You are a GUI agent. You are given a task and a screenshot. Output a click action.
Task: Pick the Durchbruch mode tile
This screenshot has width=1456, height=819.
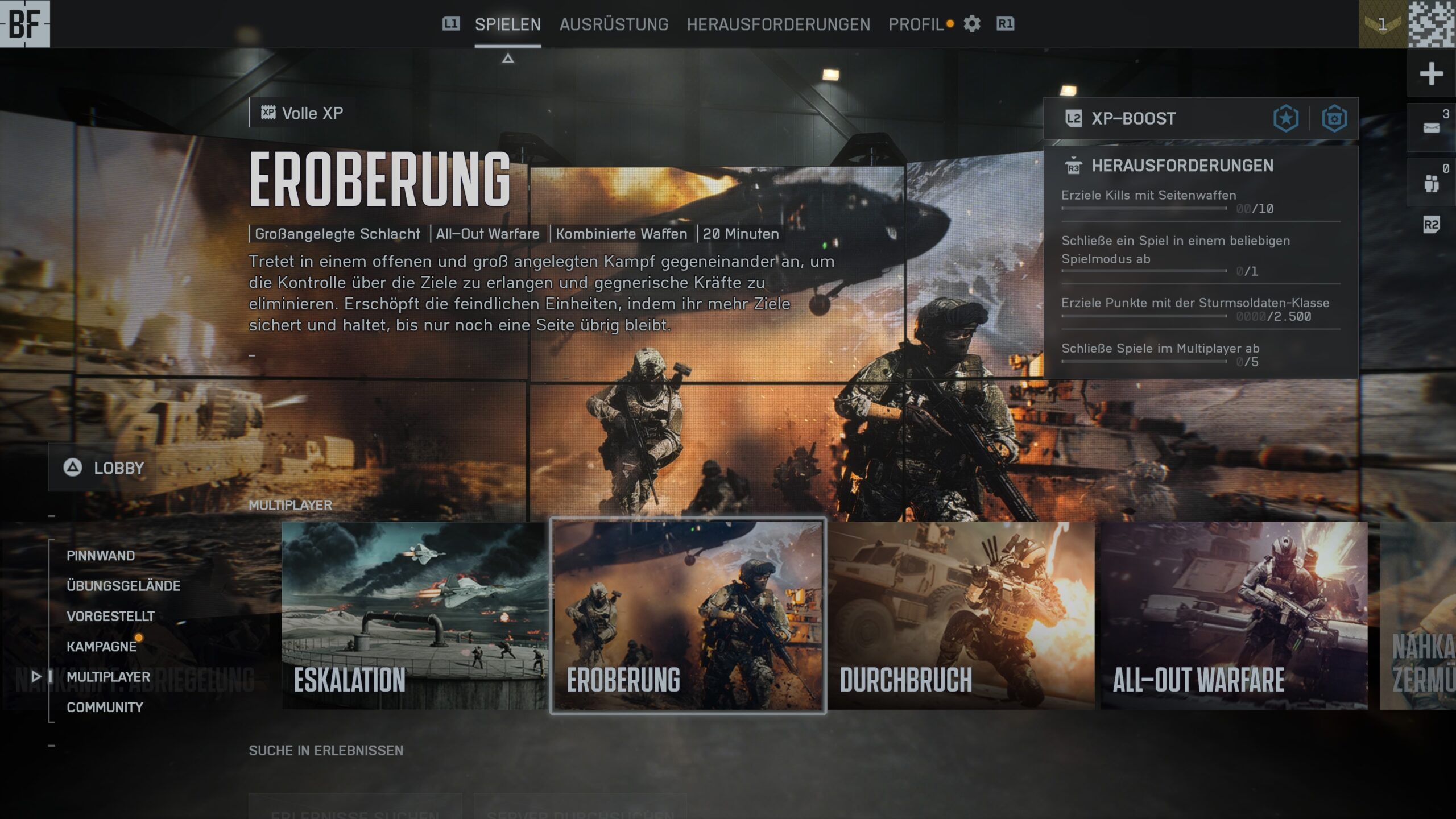961,615
